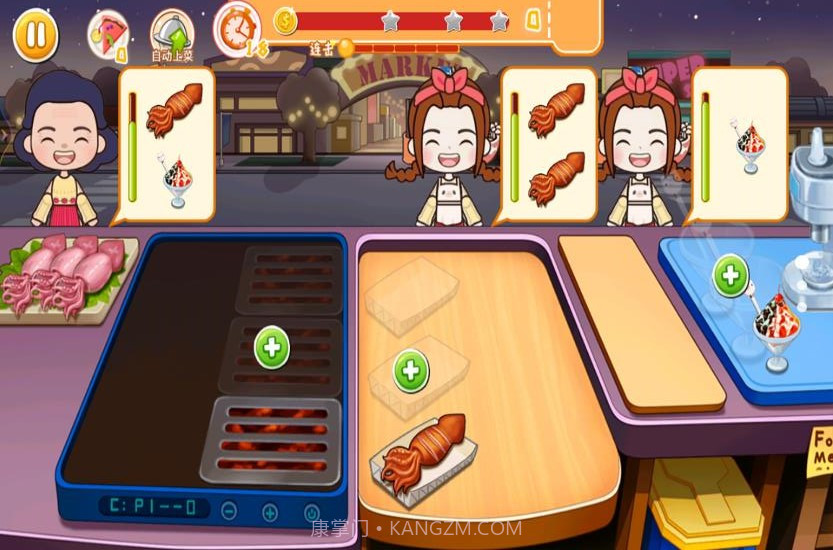Tap the green plus on the grill
The width and height of the screenshot is (833, 550).
[271, 348]
